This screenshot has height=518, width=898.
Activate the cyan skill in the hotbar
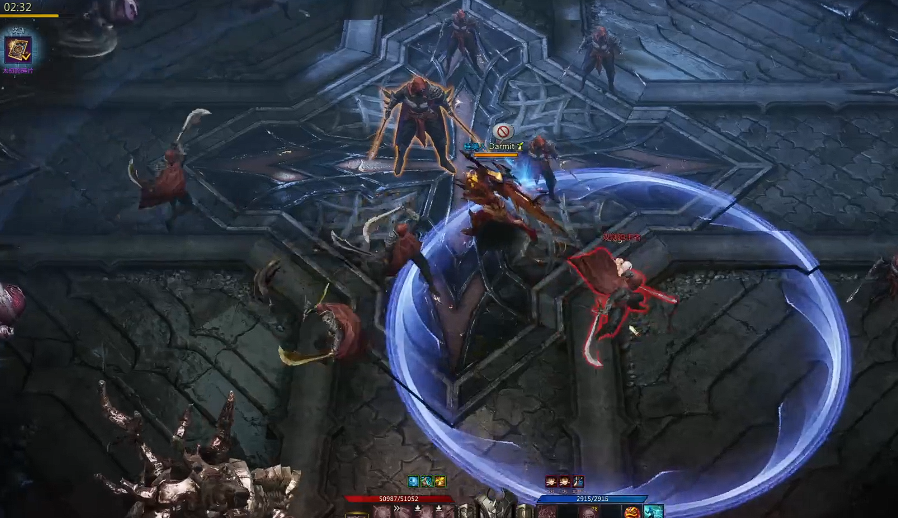pos(653,512)
